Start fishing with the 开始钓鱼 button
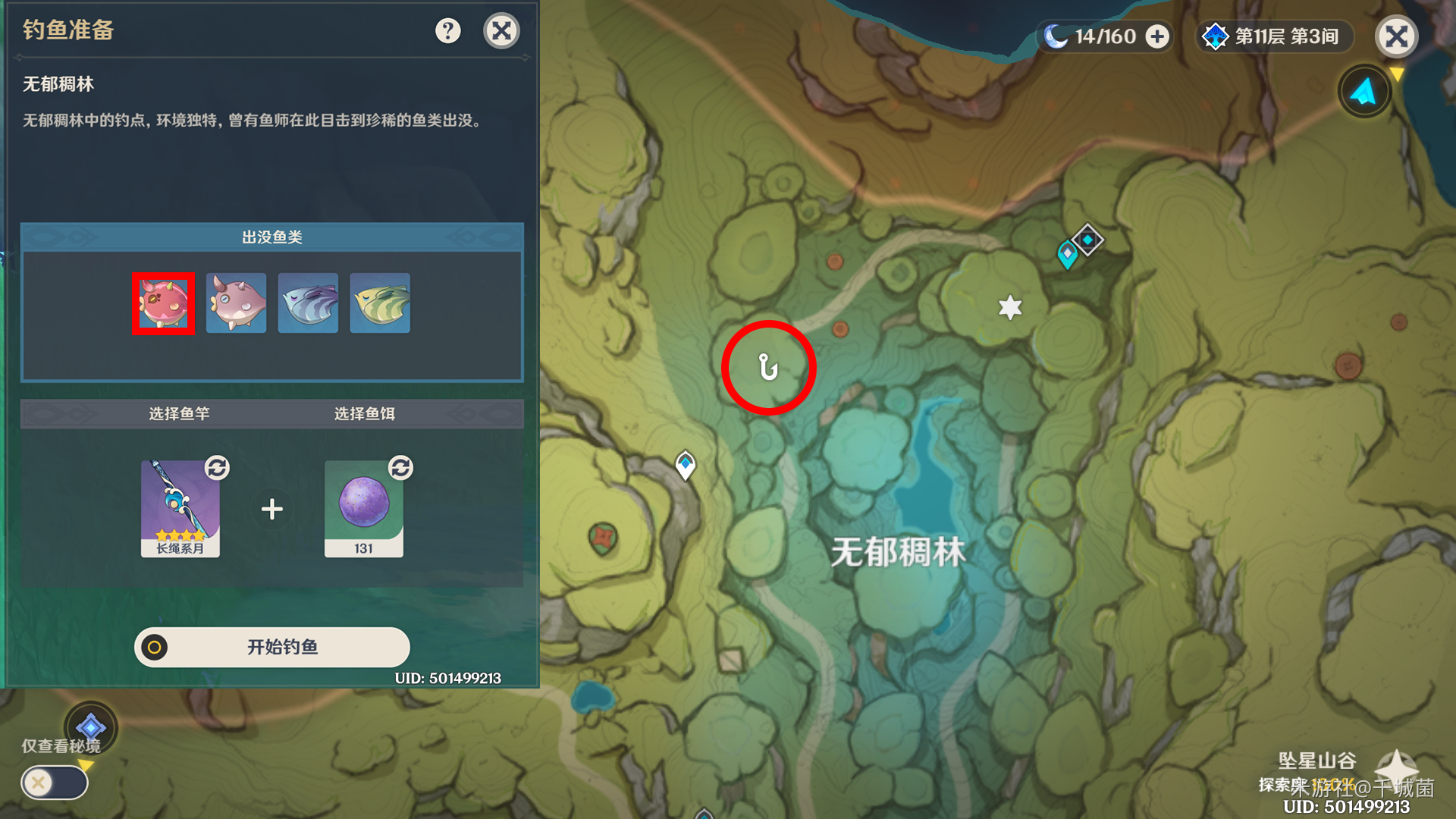 pyautogui.click(x=272, y=647)
